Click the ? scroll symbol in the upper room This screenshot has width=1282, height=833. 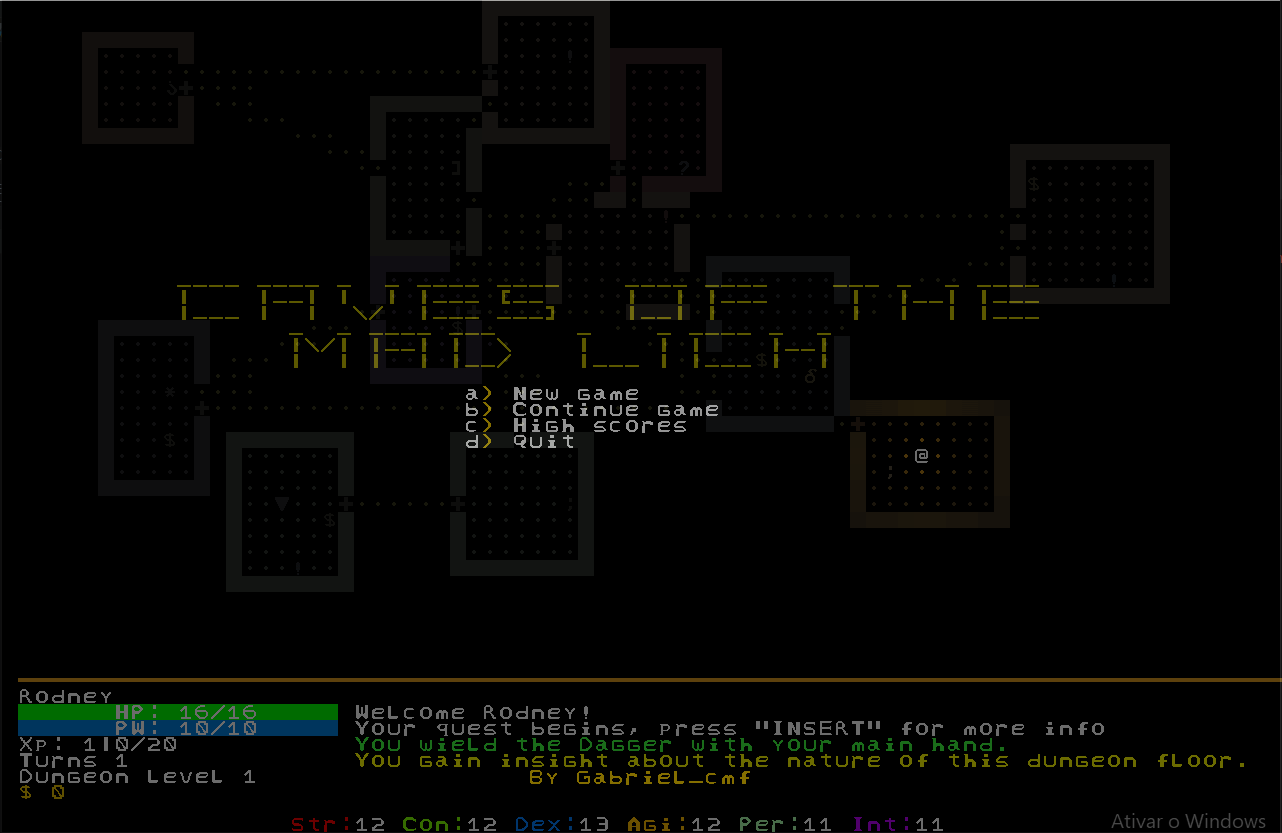[x=682, y=168]
